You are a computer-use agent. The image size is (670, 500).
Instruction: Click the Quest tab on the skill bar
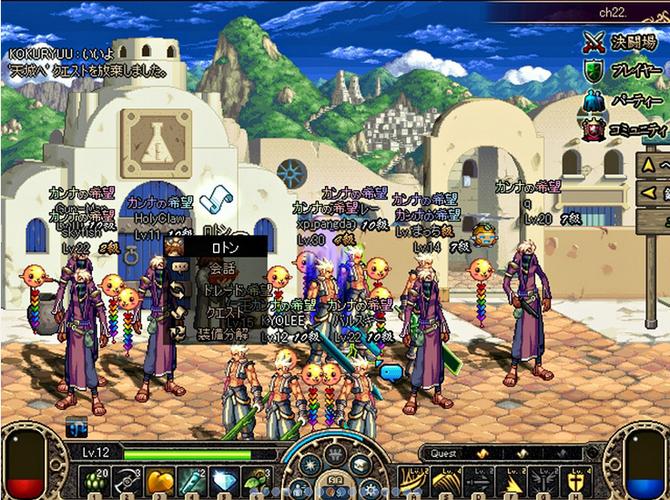445,454
